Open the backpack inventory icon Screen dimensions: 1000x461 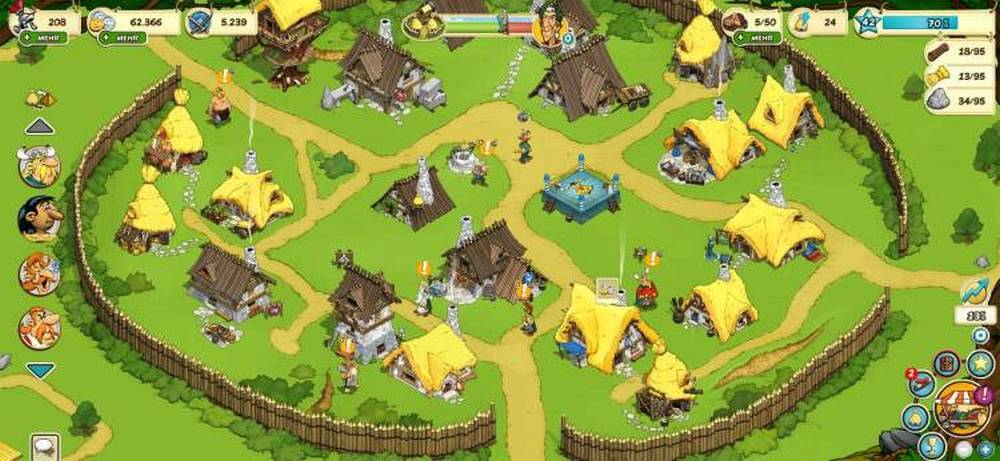tap(945, 364)
